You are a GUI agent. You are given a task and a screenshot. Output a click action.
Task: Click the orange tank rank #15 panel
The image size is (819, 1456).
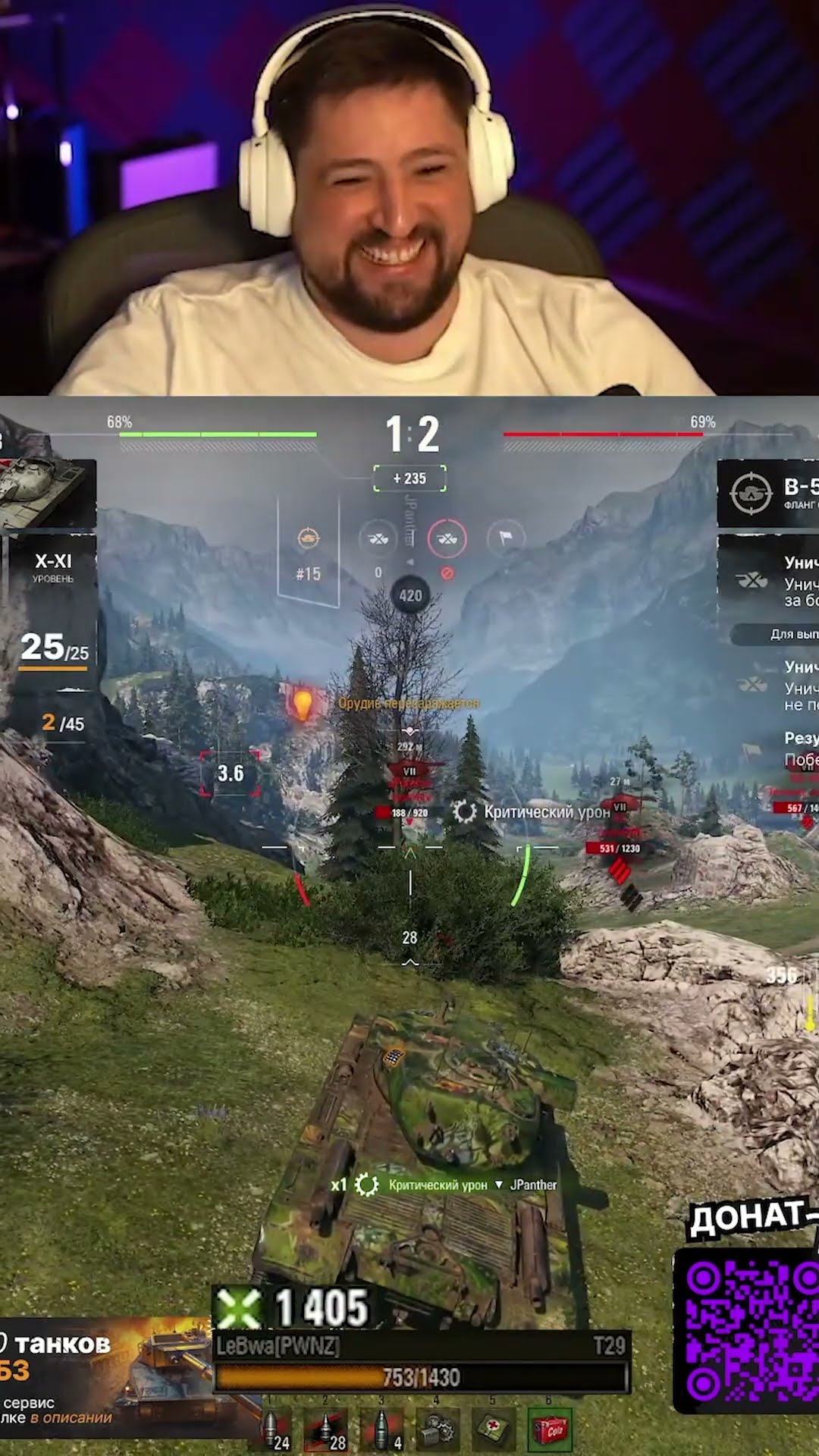(308, 554)
